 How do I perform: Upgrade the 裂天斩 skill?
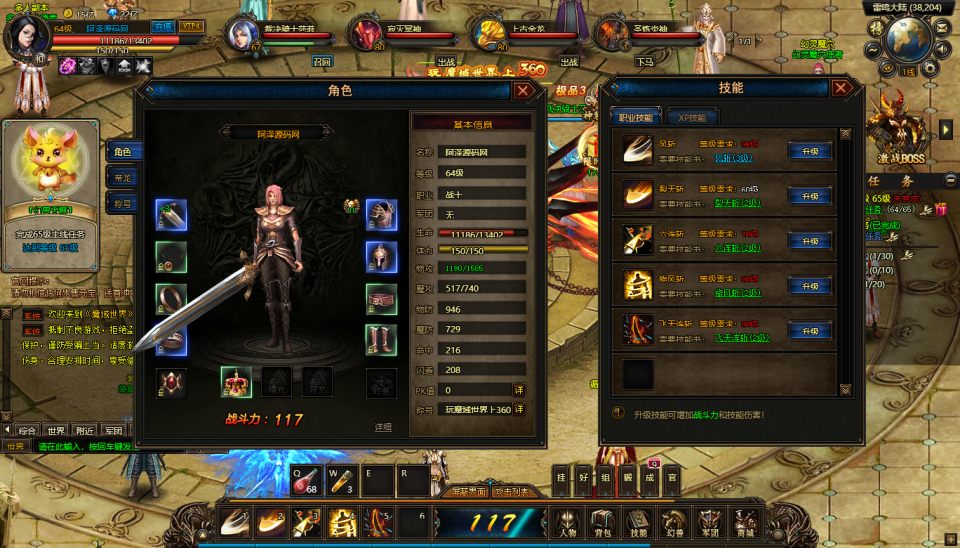[809, 196]
